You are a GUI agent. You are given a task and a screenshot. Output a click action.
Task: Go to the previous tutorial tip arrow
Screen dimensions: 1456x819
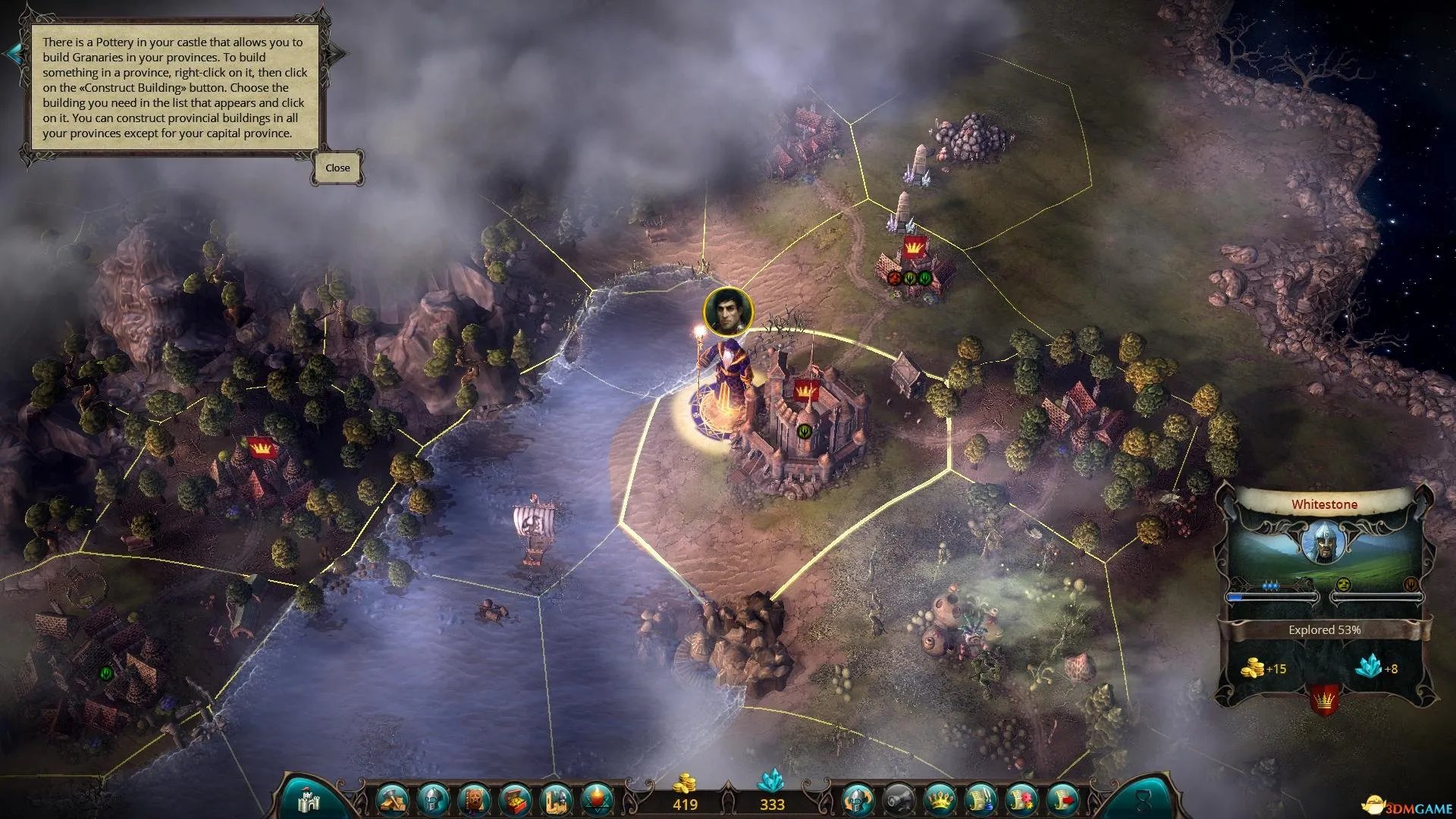13,53
